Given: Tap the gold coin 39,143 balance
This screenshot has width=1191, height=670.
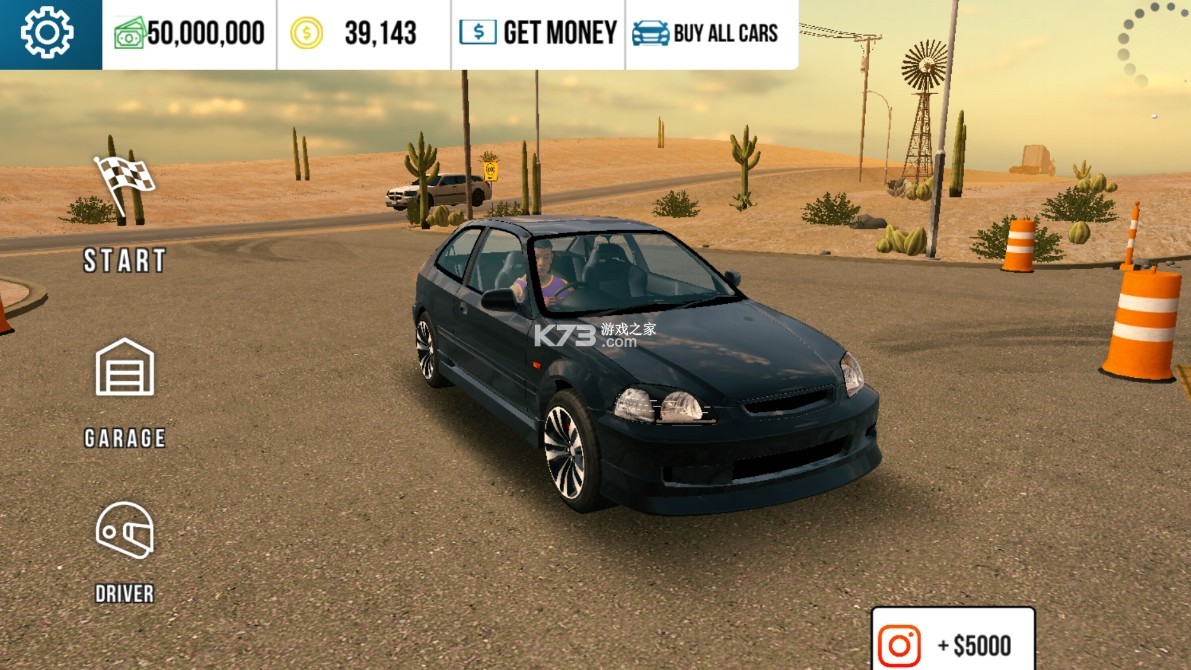Looking at the screenshot, I should coord(364,33).
